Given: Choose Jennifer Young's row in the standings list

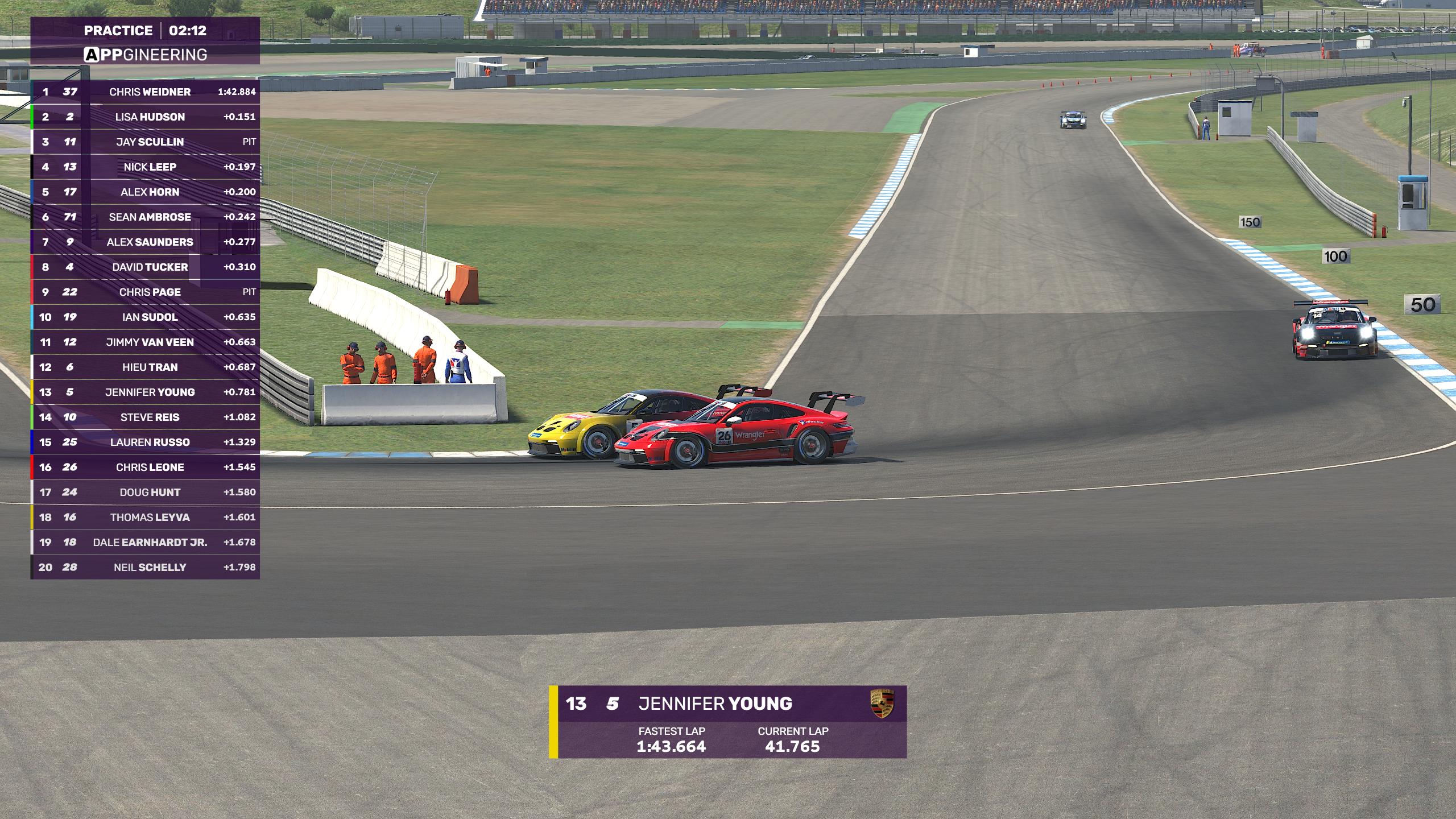Looking at the screenshot, I should click(x=150, y=392).
